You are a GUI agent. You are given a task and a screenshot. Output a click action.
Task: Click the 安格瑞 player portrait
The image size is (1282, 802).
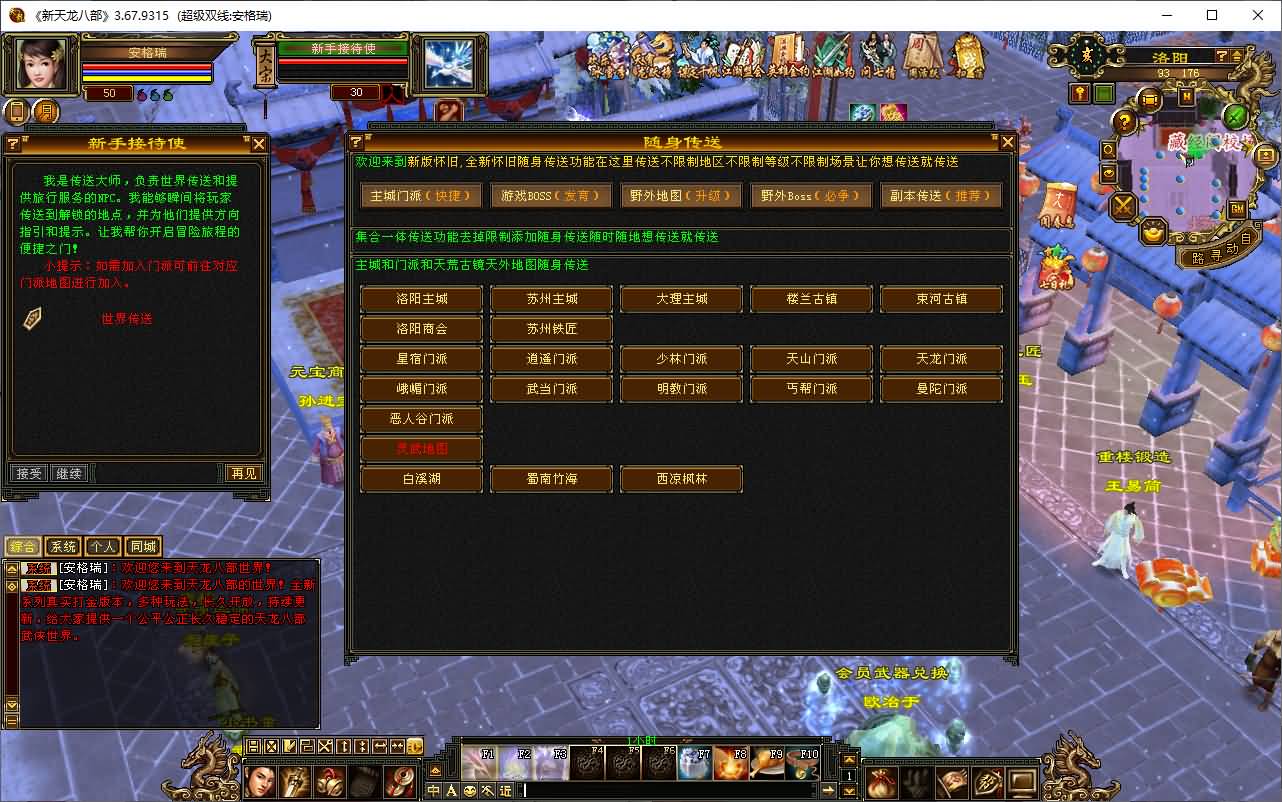(x=42, y=64)
